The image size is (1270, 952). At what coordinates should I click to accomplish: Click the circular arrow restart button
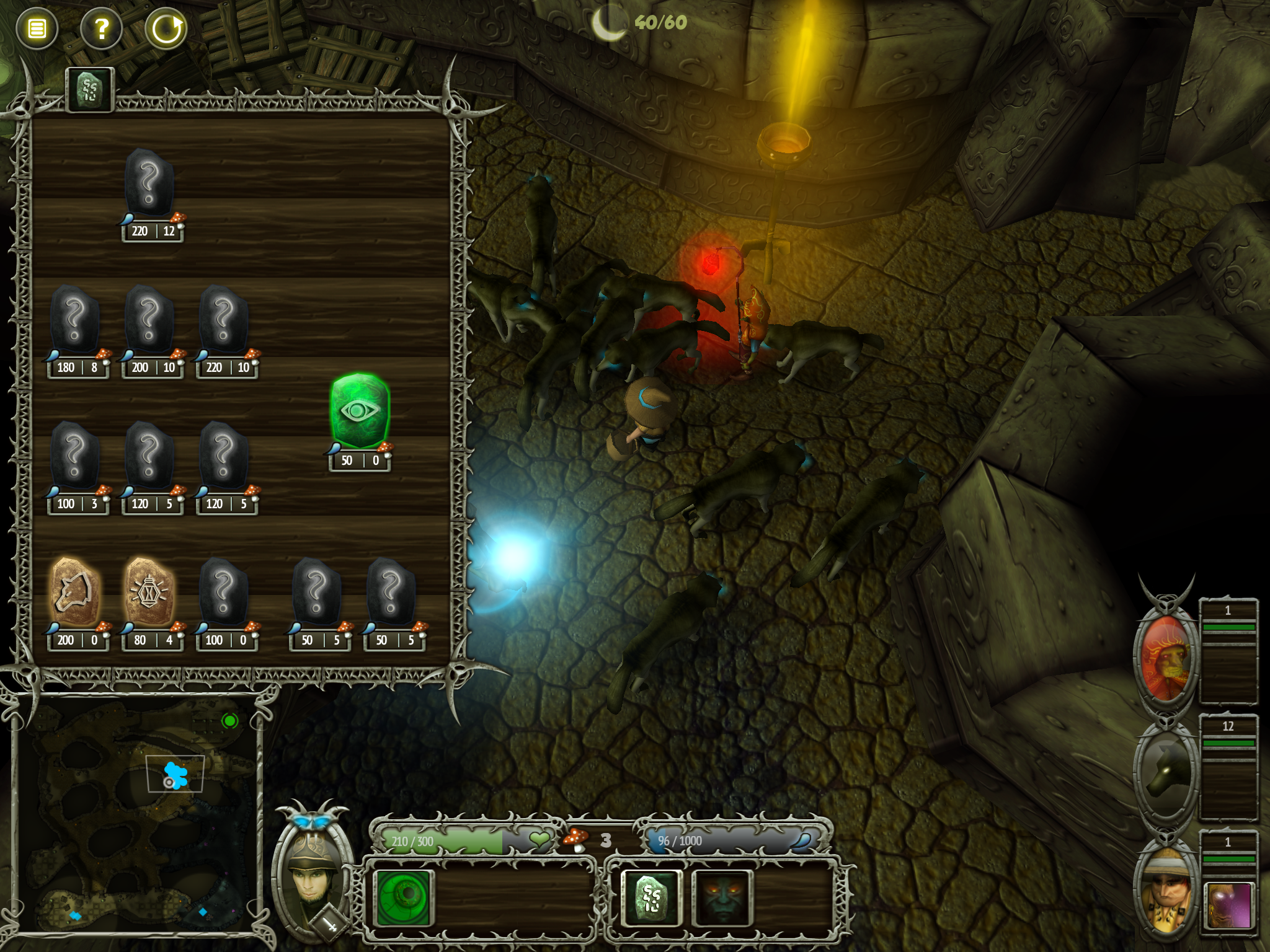166,29
